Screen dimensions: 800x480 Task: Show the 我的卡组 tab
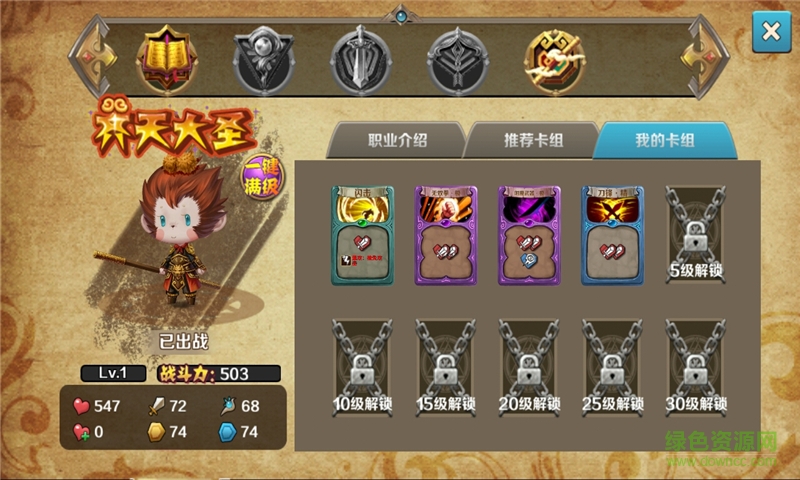pos(665,140)
